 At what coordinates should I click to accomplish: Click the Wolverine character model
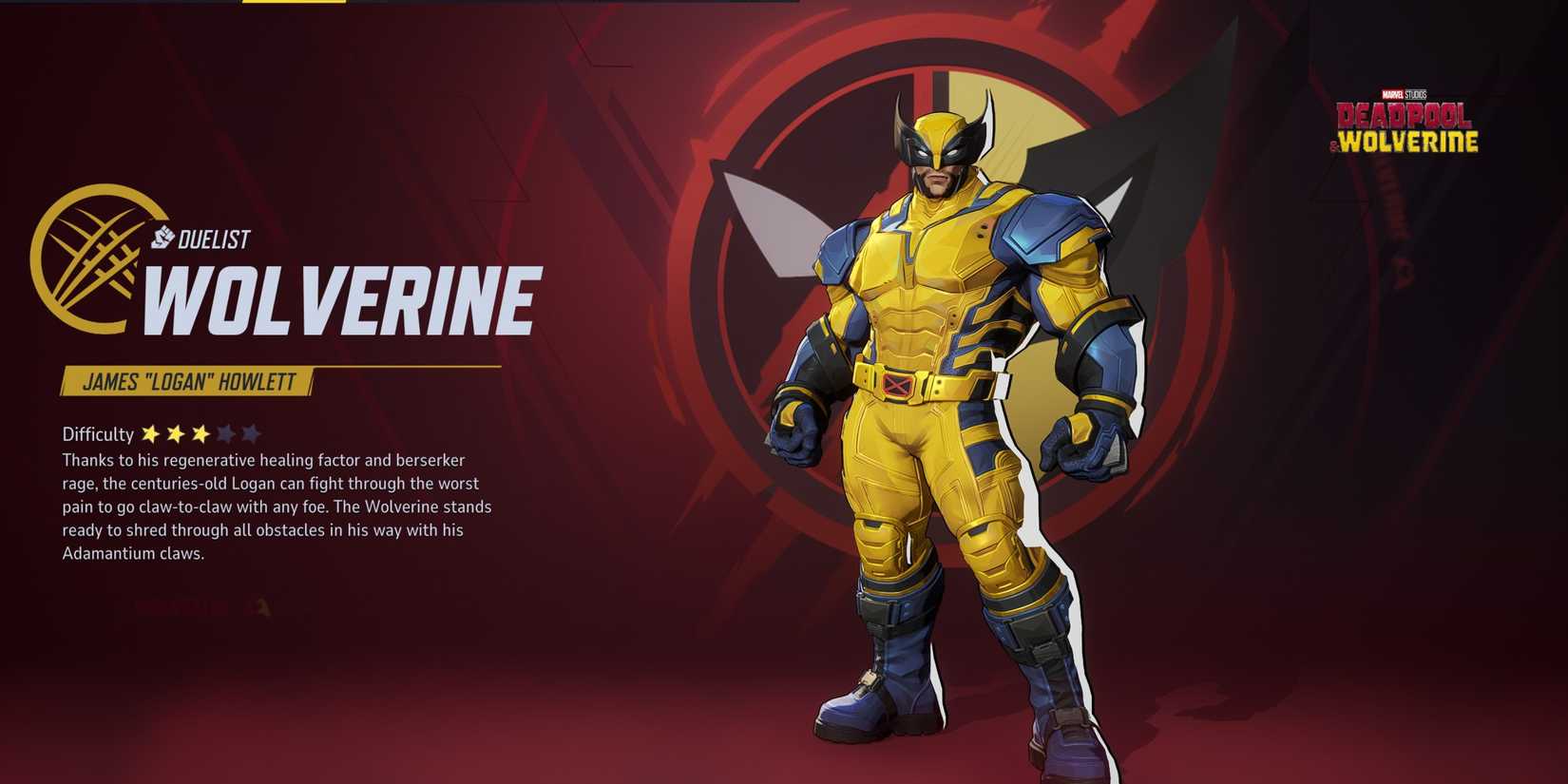pyautogui.click(x=941, y=409)
